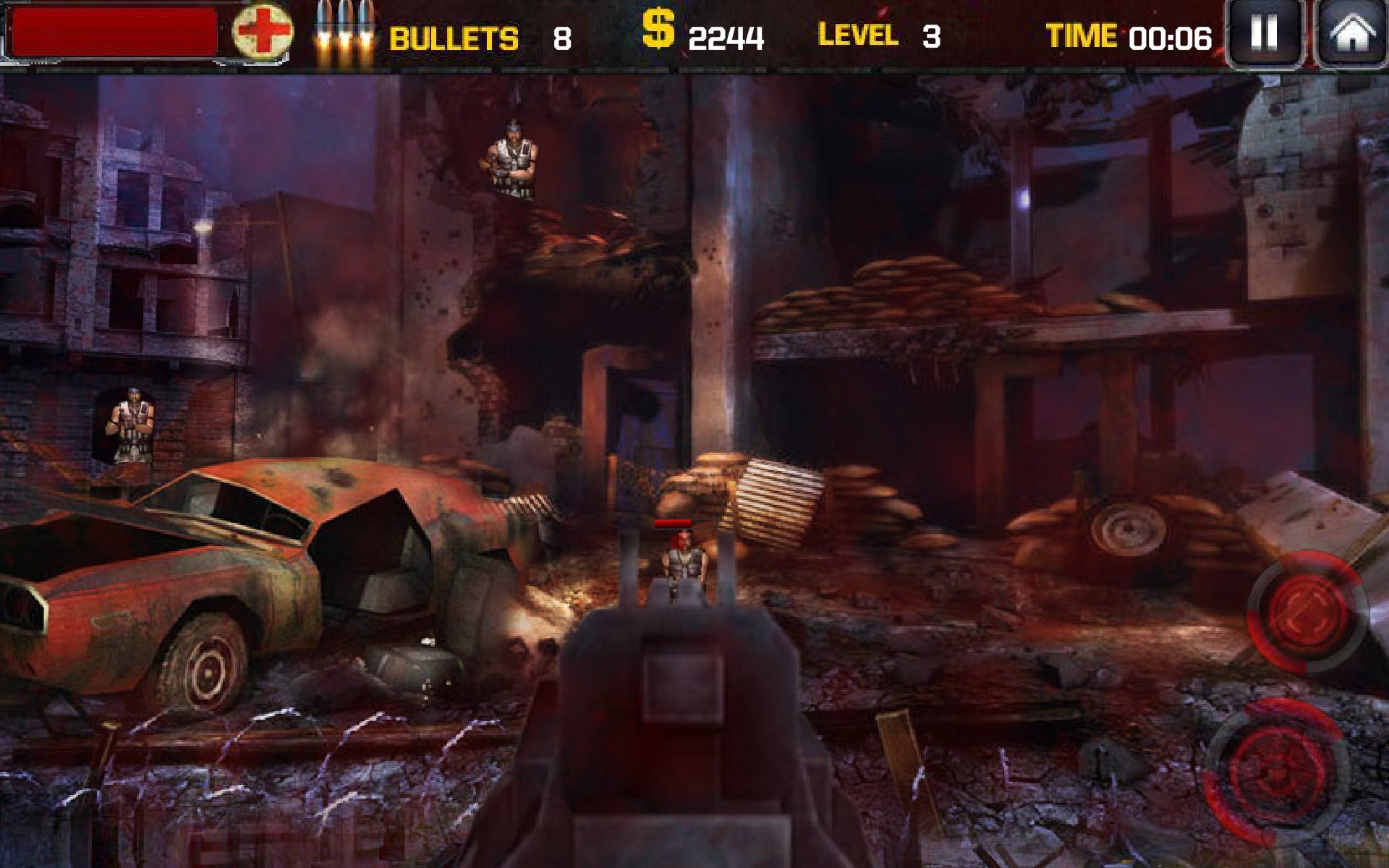1389x868 pixels.
Task: Pause the game
Action: tap(1264, 33)
